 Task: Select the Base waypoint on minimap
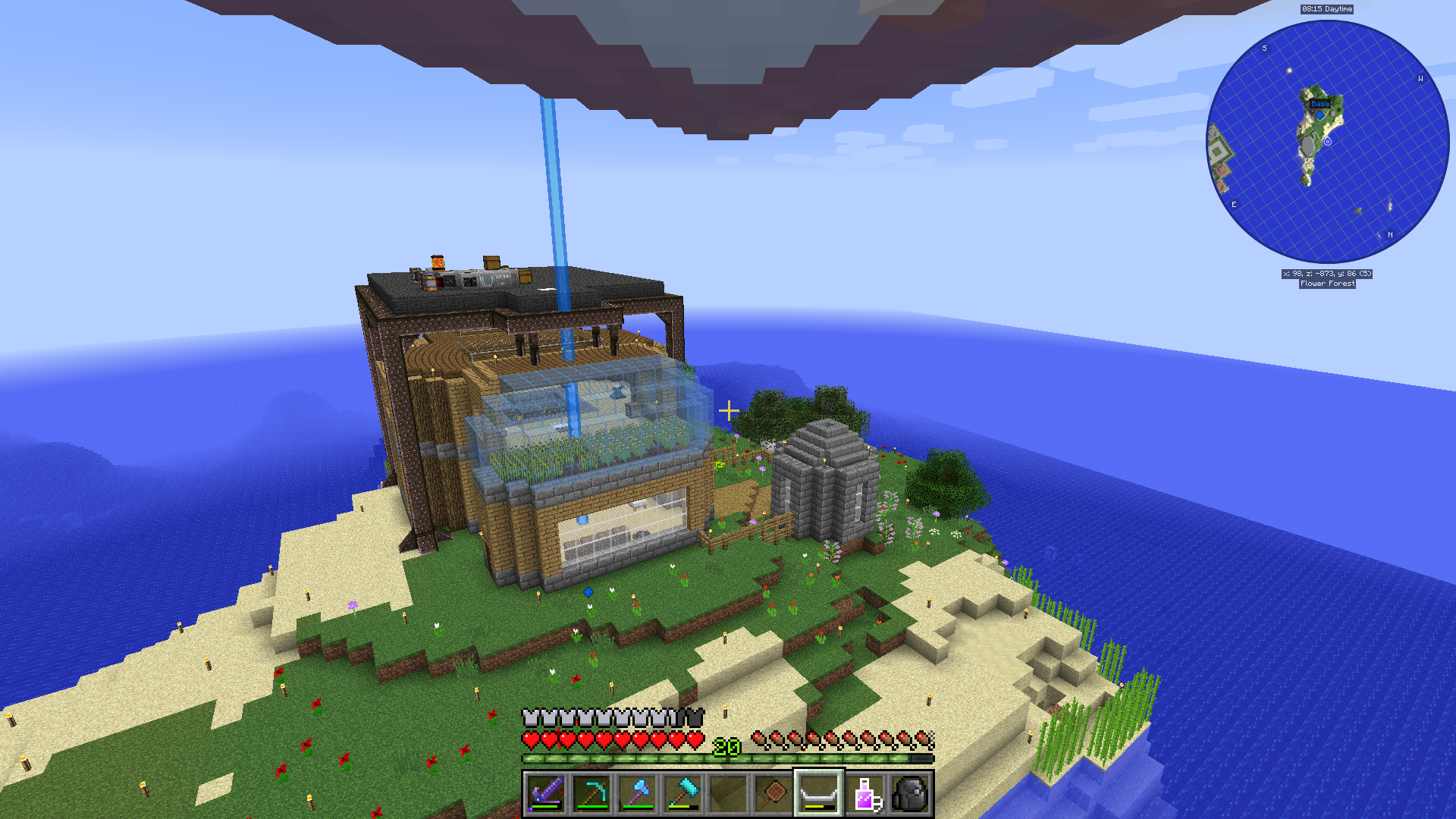point(1320,104)
